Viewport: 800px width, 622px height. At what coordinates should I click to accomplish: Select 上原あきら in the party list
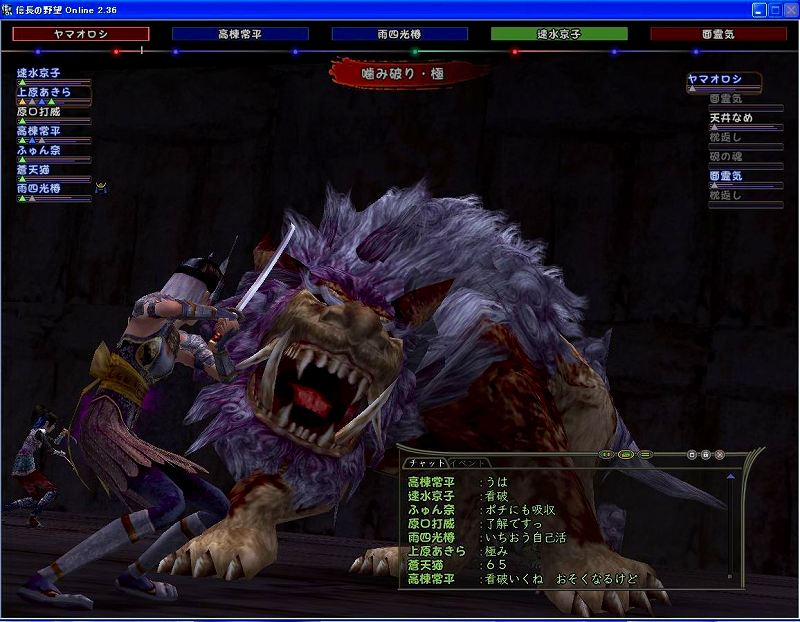44,92
